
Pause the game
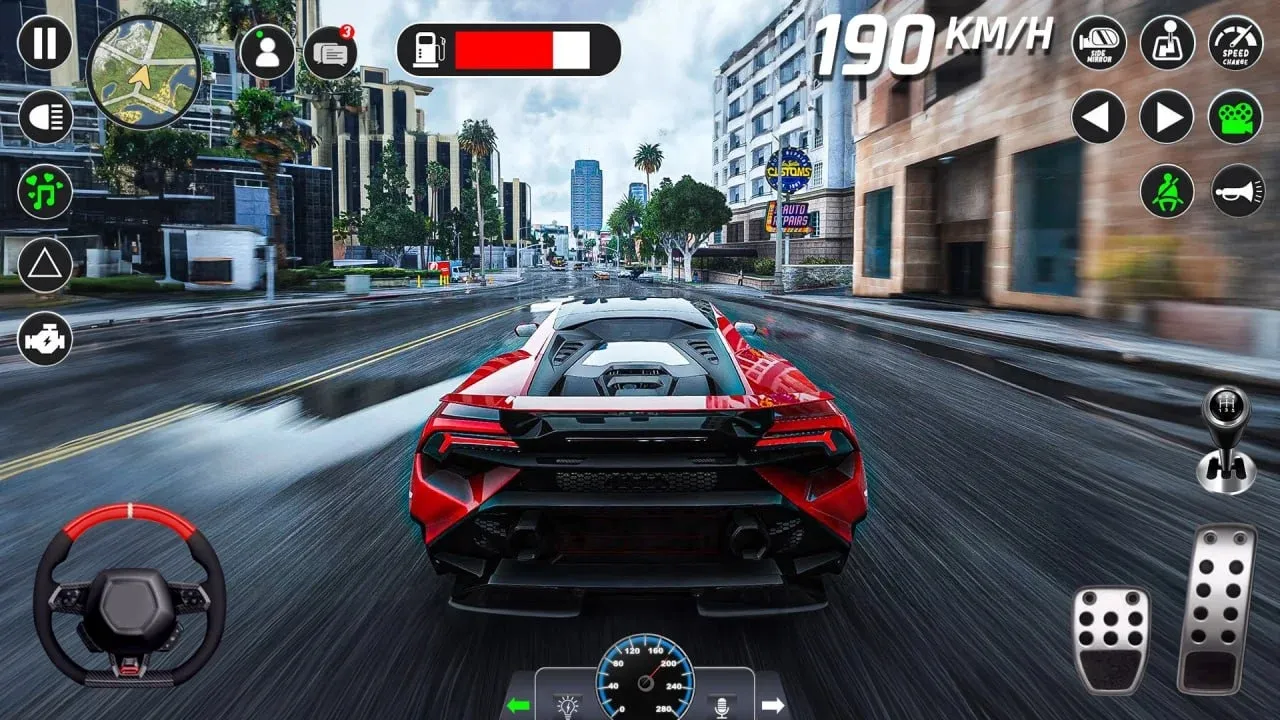45,43
